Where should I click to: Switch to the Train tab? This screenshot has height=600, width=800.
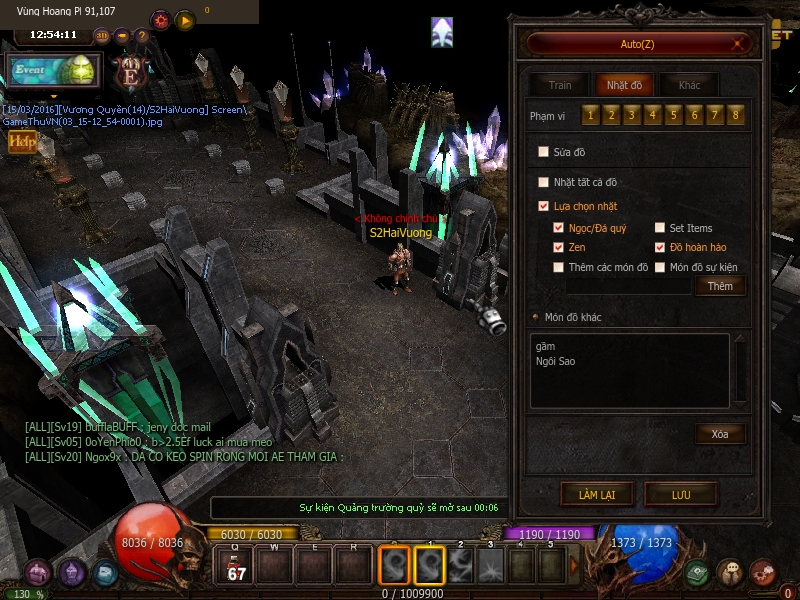pyautogui.click(x=559, y=85)
